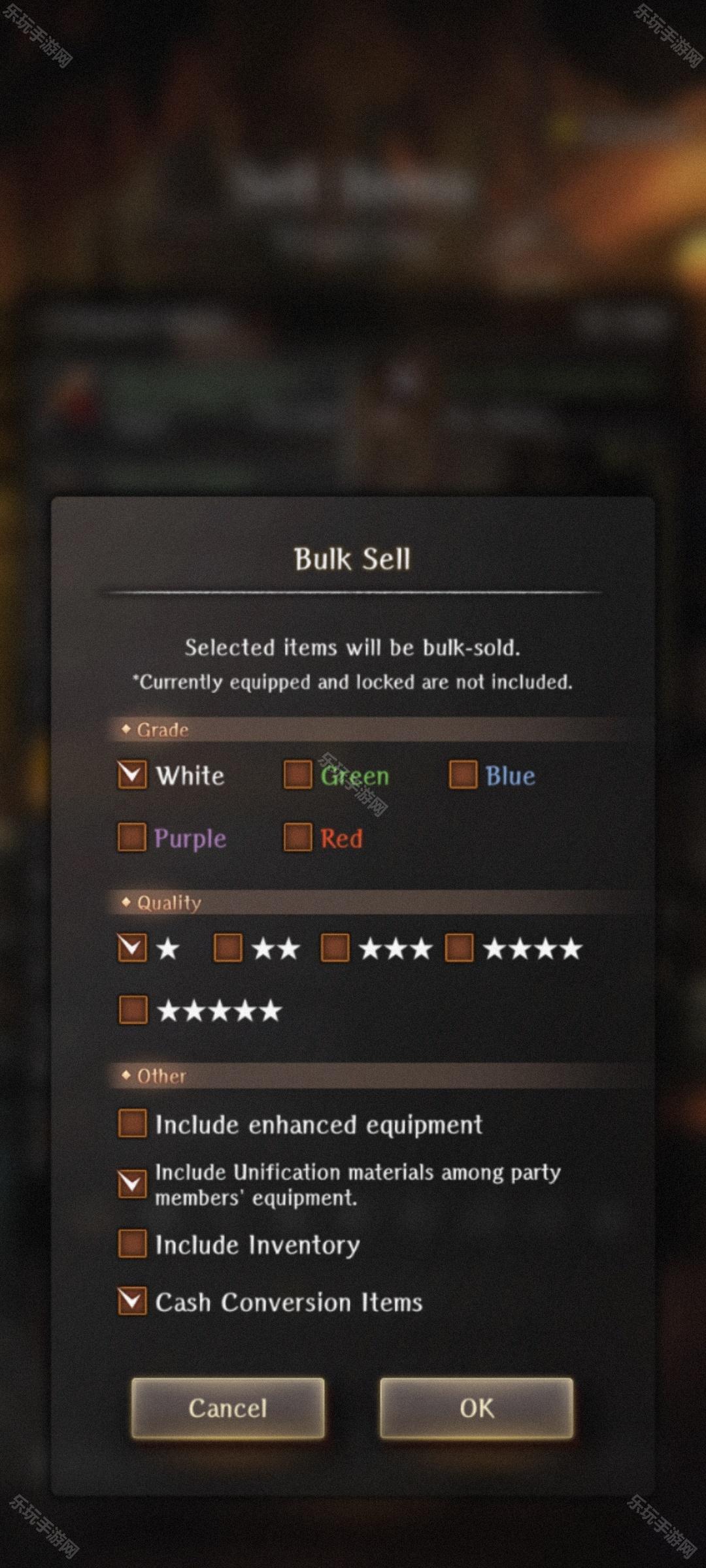Screen dimensions: 706x1568
Task: Enable the Blue grade filter
Action: click(x=463, y=775)
